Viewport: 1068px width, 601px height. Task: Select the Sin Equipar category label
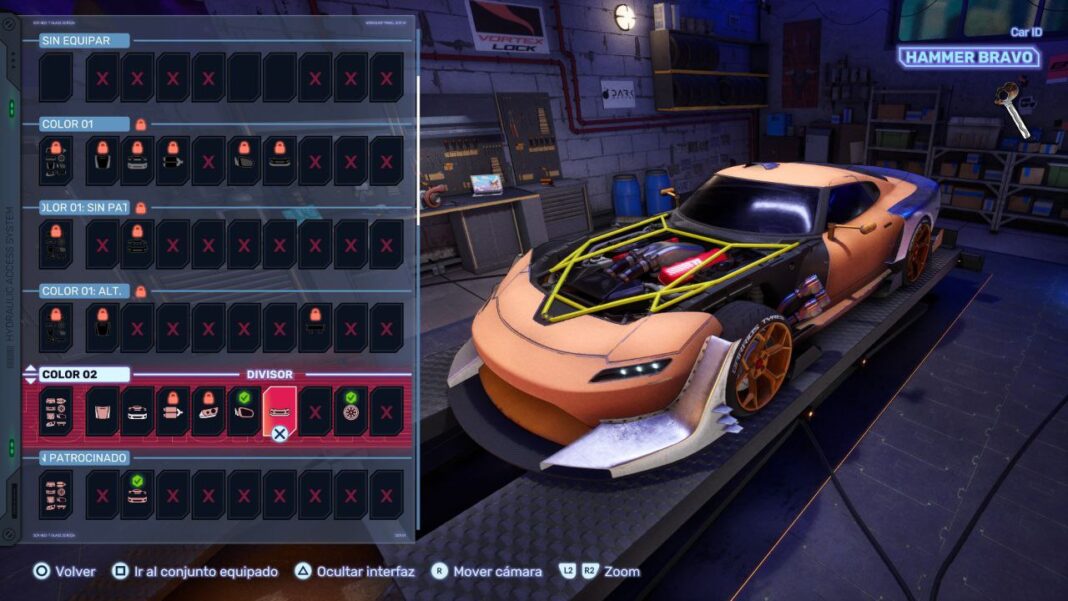point(76,41)
